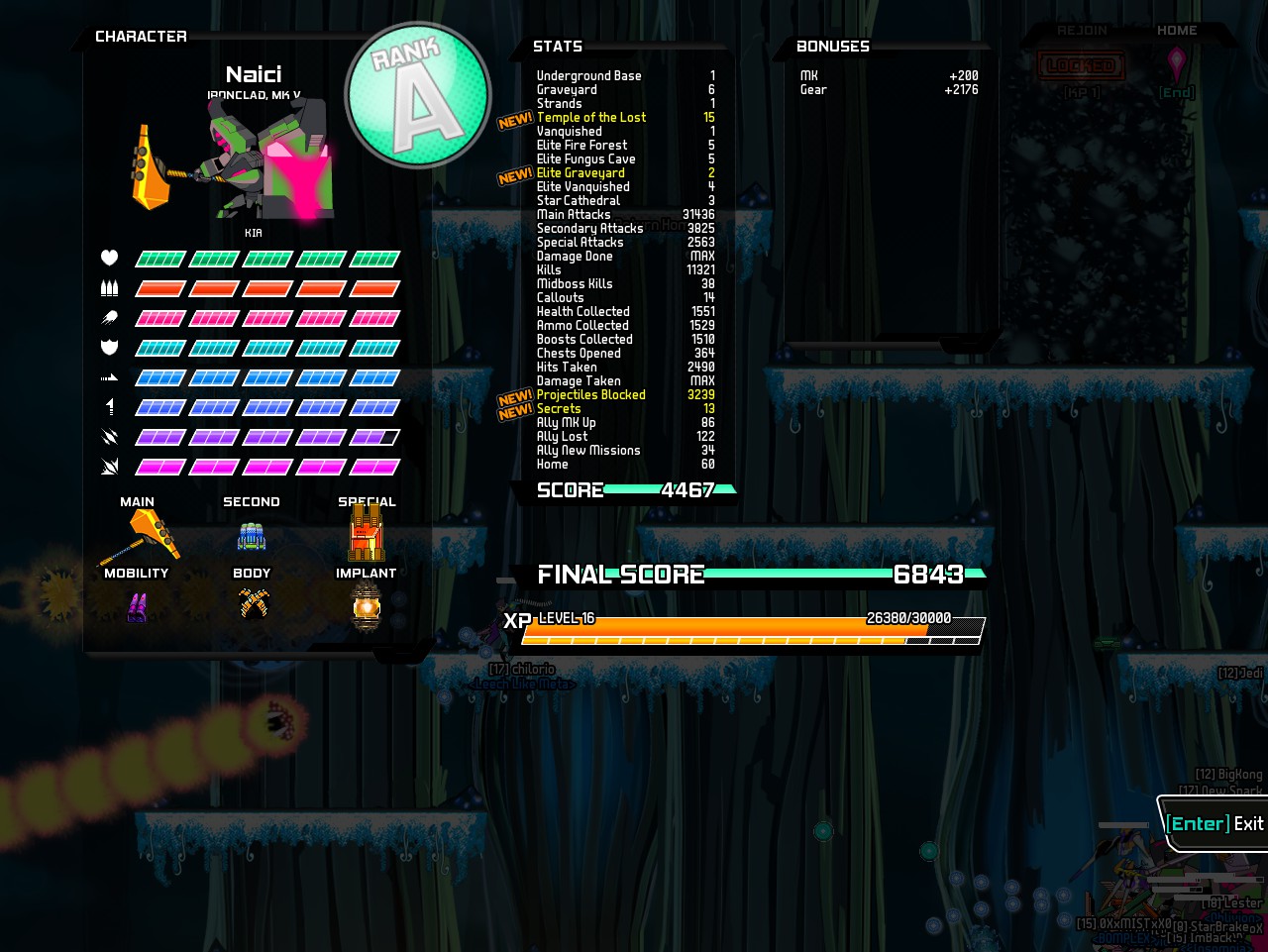
Task: Click the Implant lantern icon
Action: click(366, 606)
